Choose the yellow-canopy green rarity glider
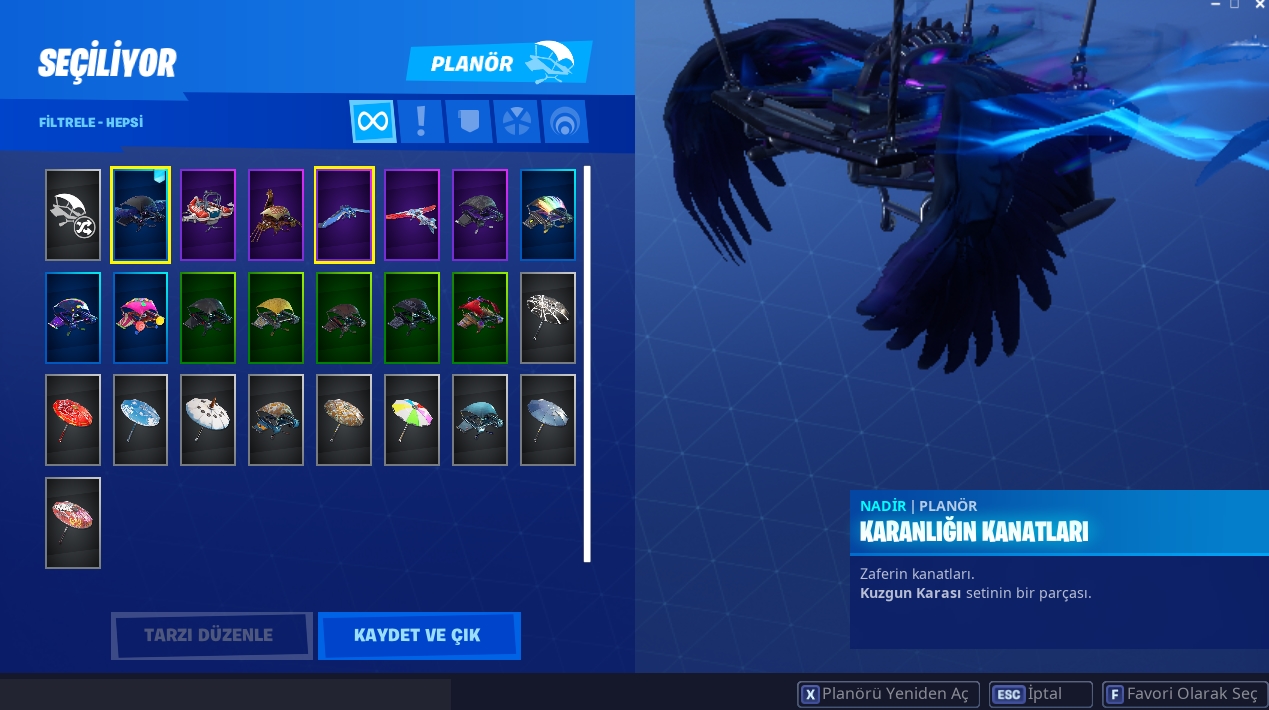1269x710 pixels. (276, 318)
